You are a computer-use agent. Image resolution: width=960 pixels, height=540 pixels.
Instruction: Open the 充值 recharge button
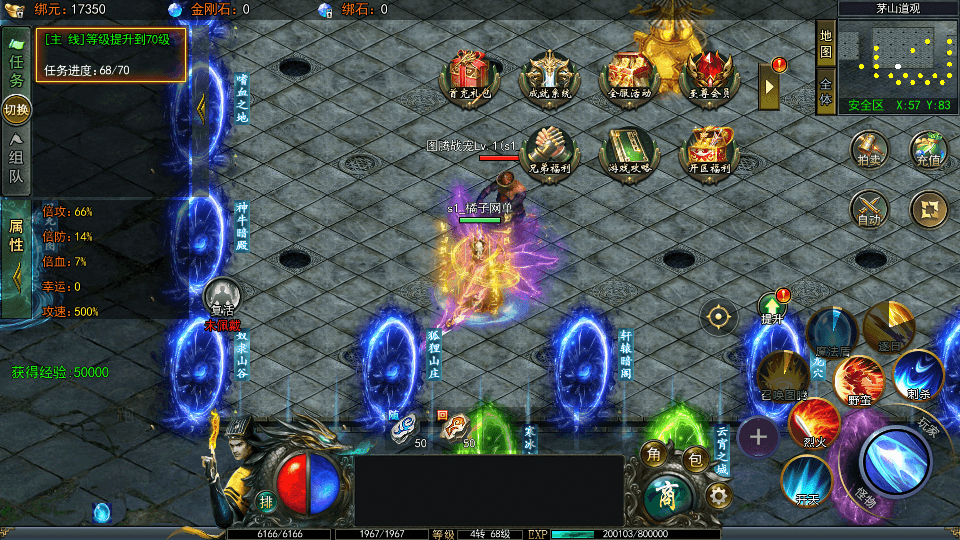point(929,149)
